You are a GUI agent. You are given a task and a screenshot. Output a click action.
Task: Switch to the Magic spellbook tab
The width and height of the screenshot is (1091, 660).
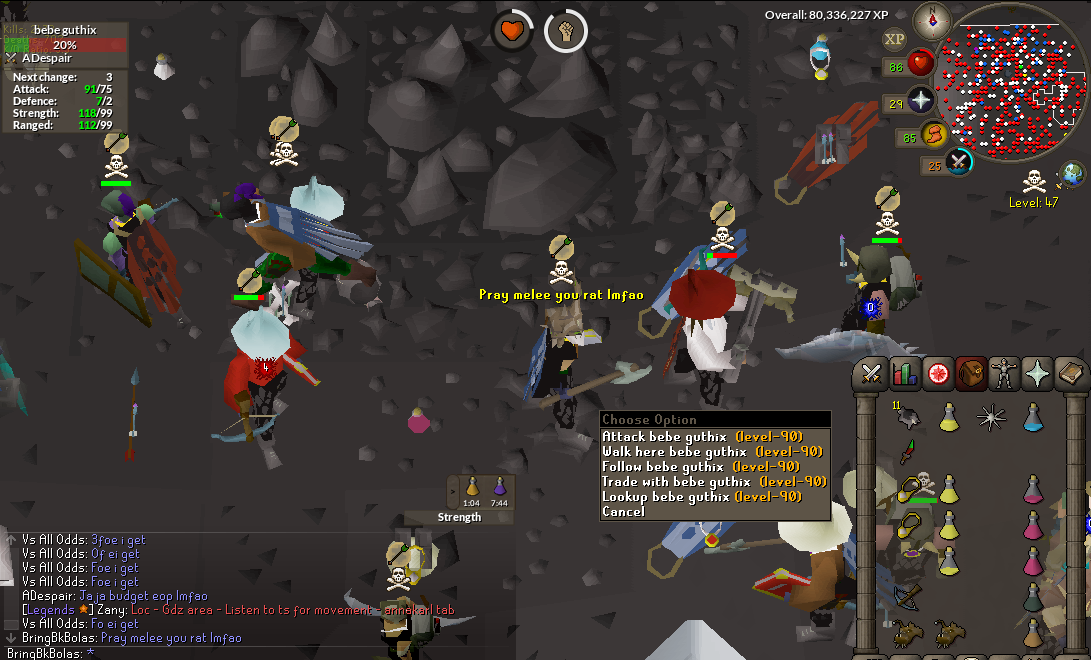[x=1071, y=374]
